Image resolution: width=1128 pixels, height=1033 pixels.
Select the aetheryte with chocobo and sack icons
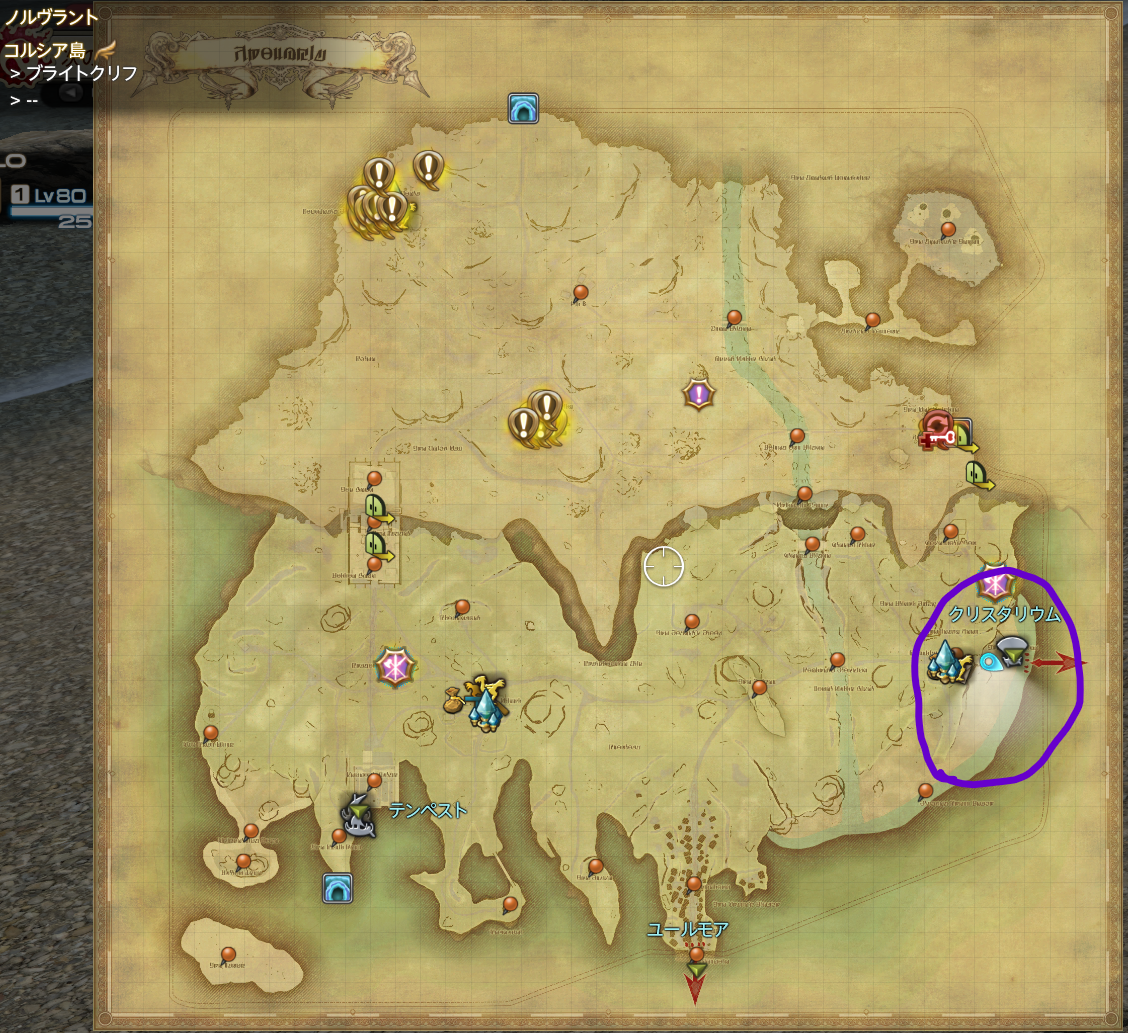[483, 701]
